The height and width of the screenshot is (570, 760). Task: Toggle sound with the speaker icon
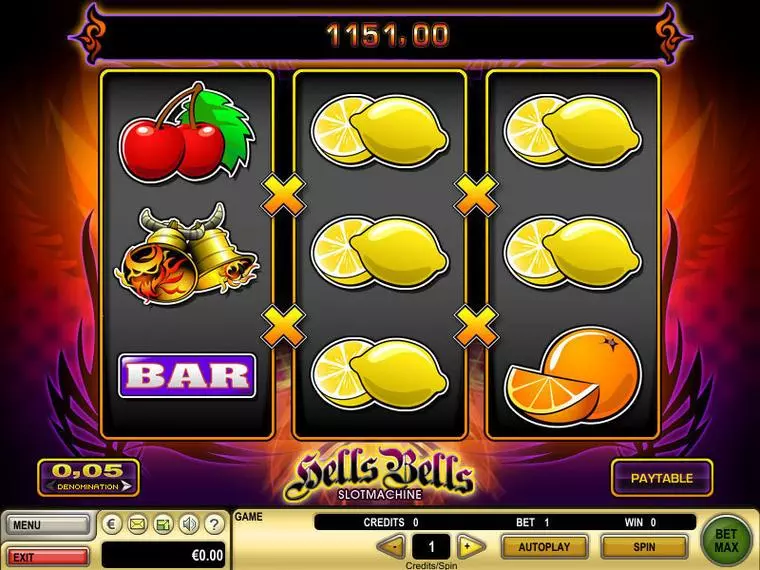(x=187, y=524)
